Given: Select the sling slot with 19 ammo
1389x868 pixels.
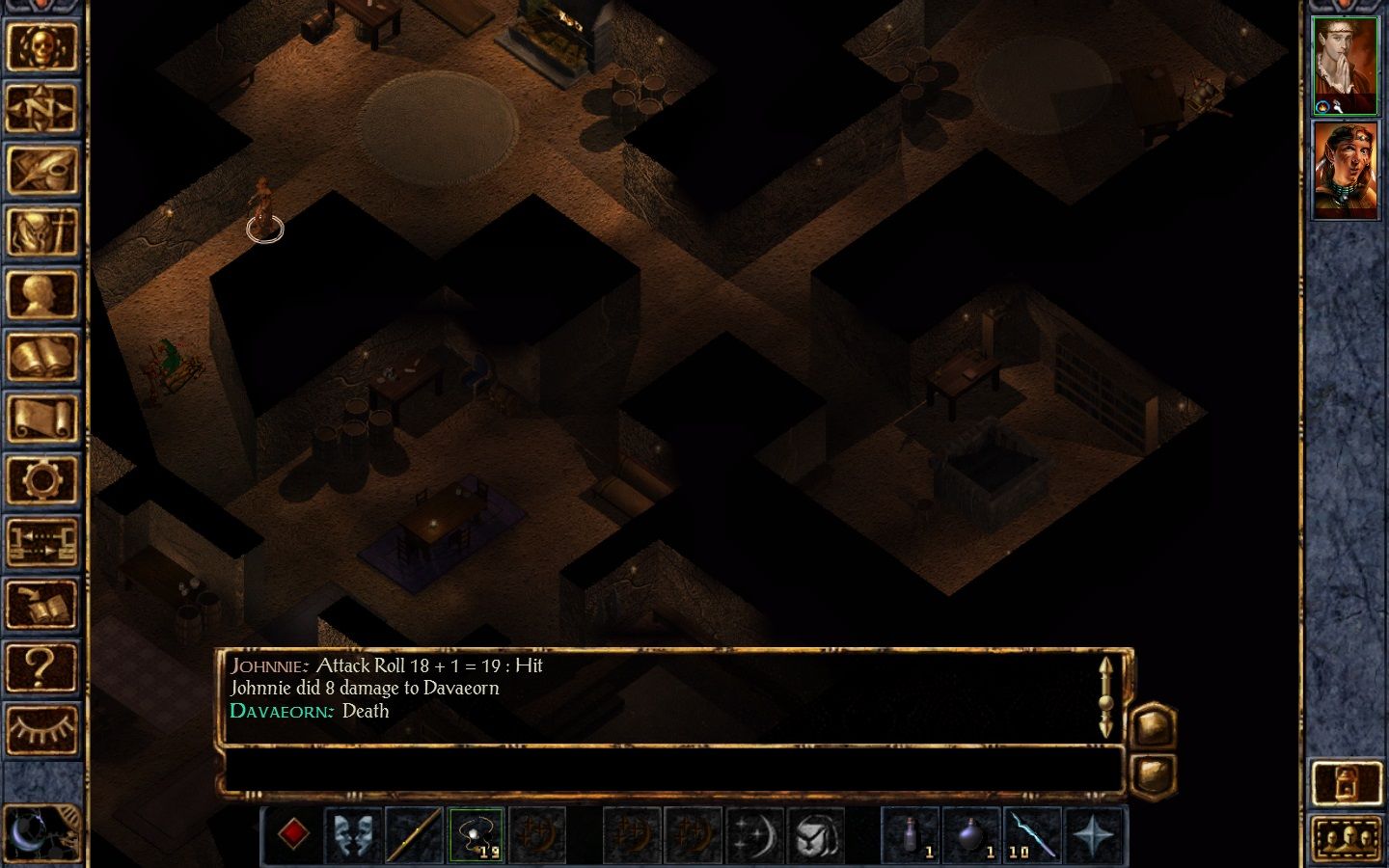Looking at the screenshot, I should (x=476, y=833).
